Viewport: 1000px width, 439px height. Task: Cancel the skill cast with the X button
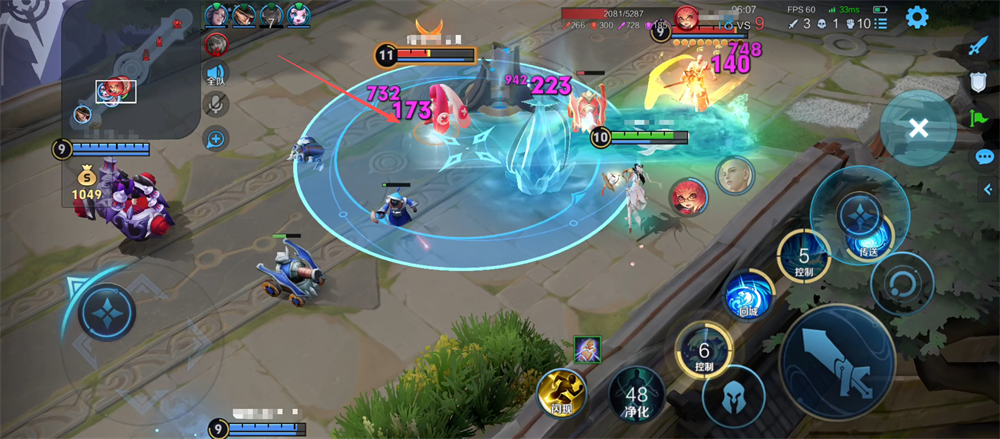(x=918, y=128)
